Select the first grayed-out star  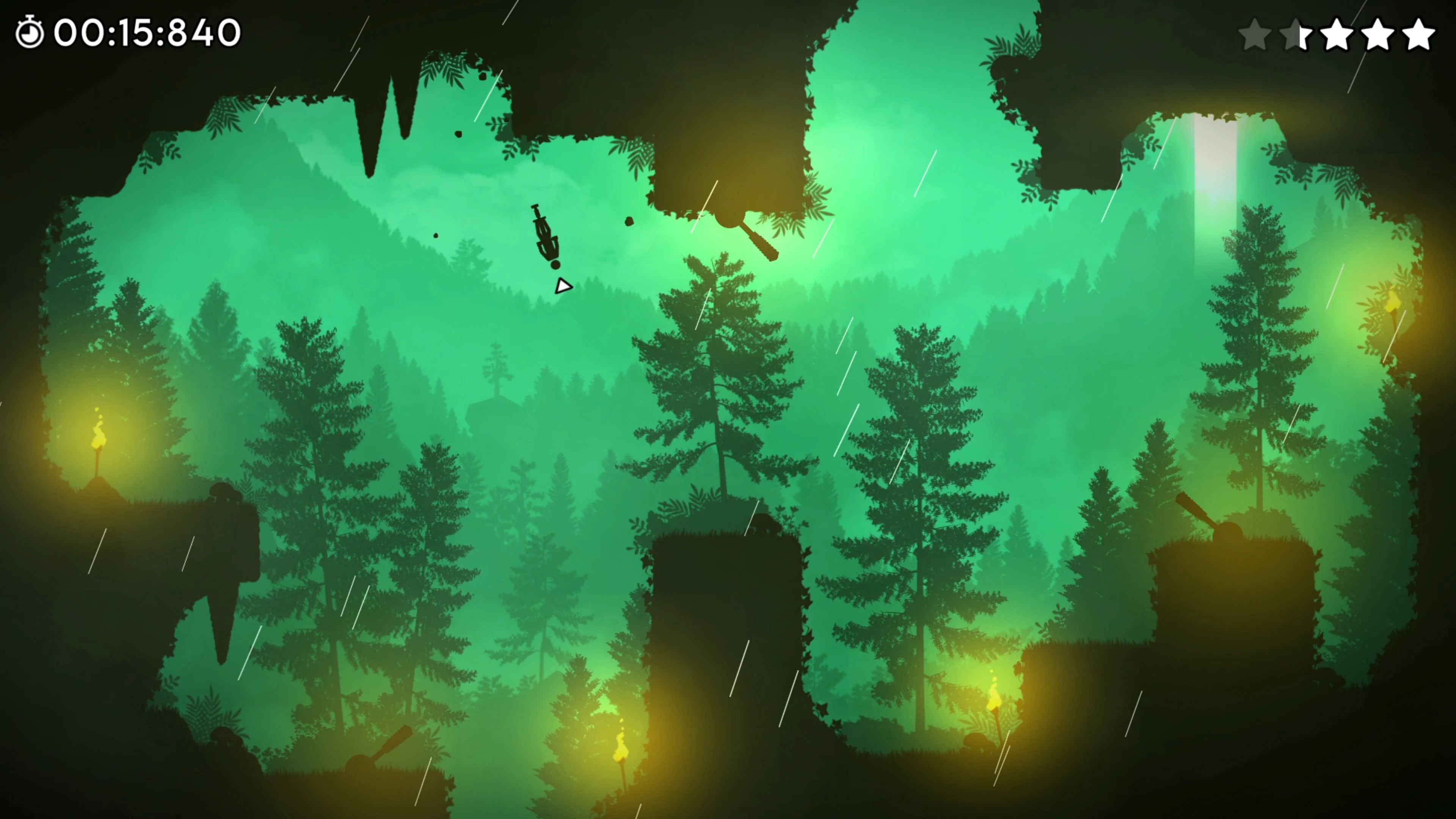point(1255,35)
